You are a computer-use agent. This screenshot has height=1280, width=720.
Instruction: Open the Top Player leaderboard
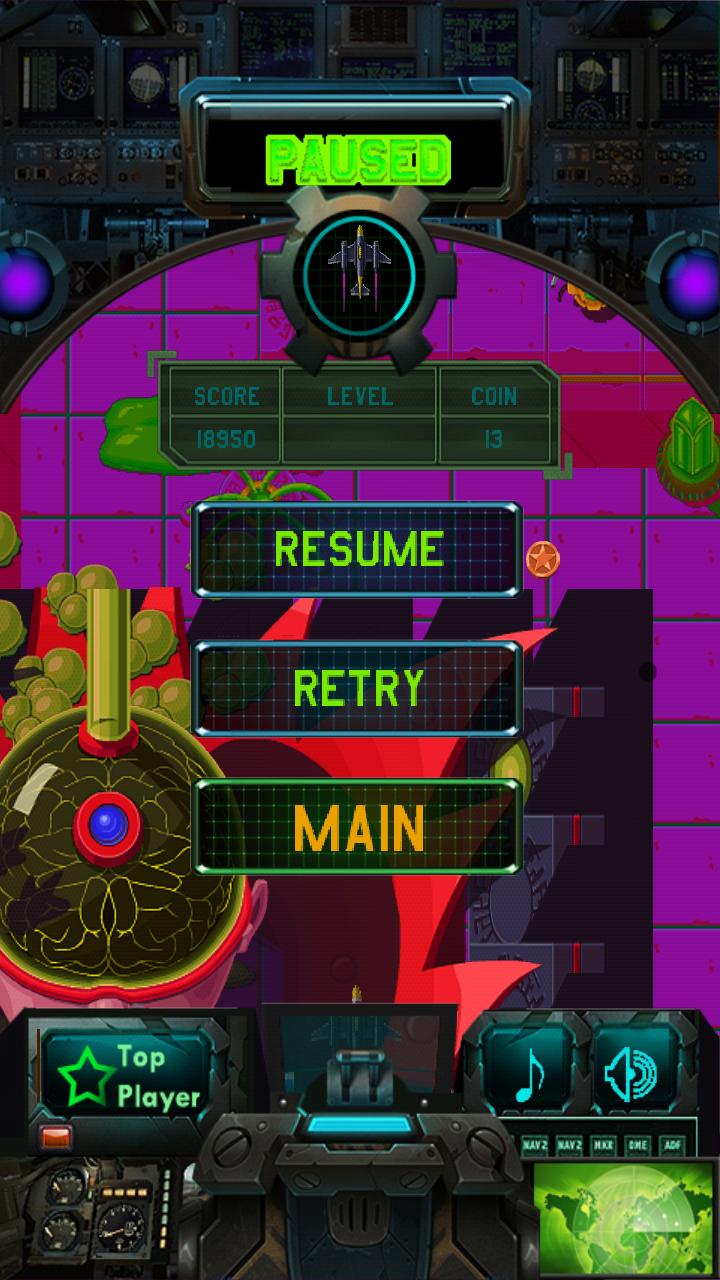click(128, 1076)
